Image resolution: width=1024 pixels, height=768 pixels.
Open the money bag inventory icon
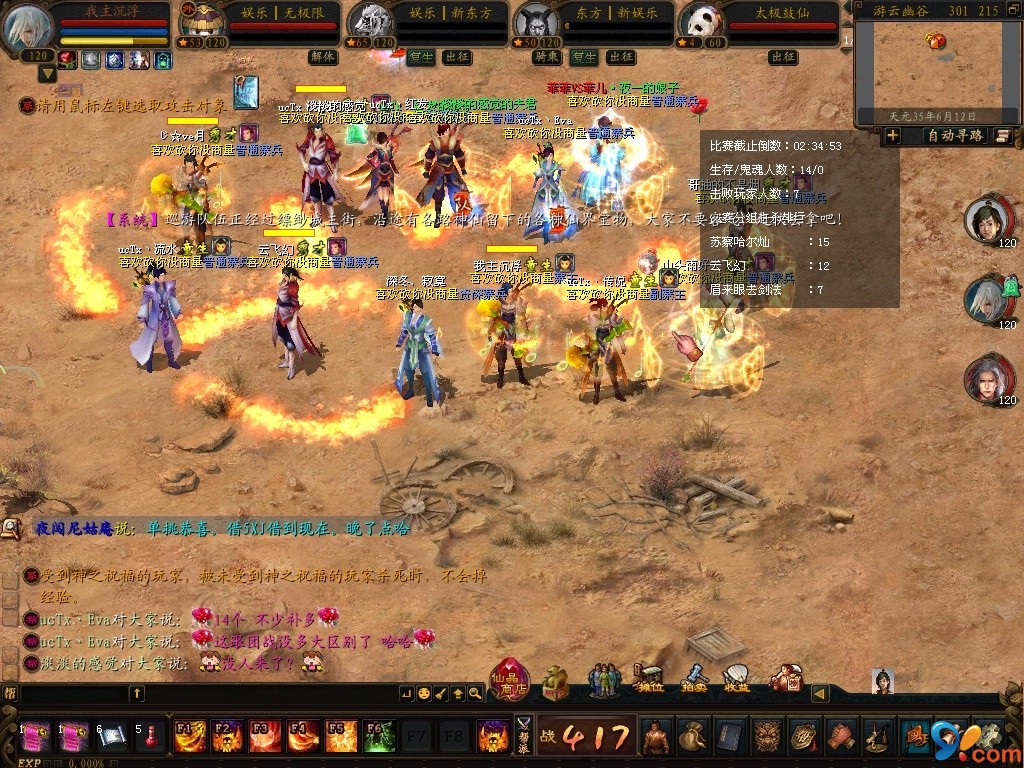[x=693, y=737]
